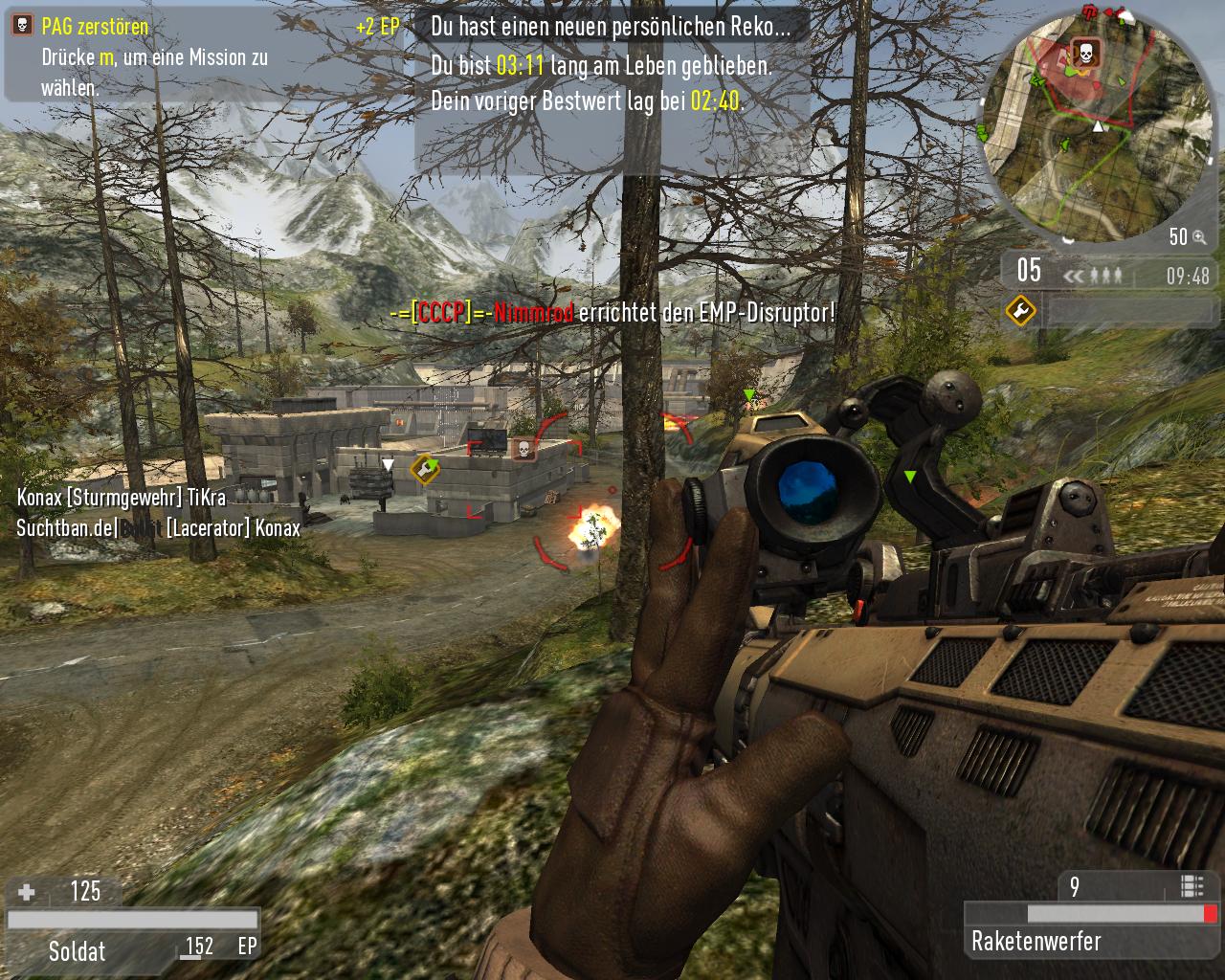Click the white cross health icon
Viewport: 1225px width, 980px height.
[x=27, y=892]
